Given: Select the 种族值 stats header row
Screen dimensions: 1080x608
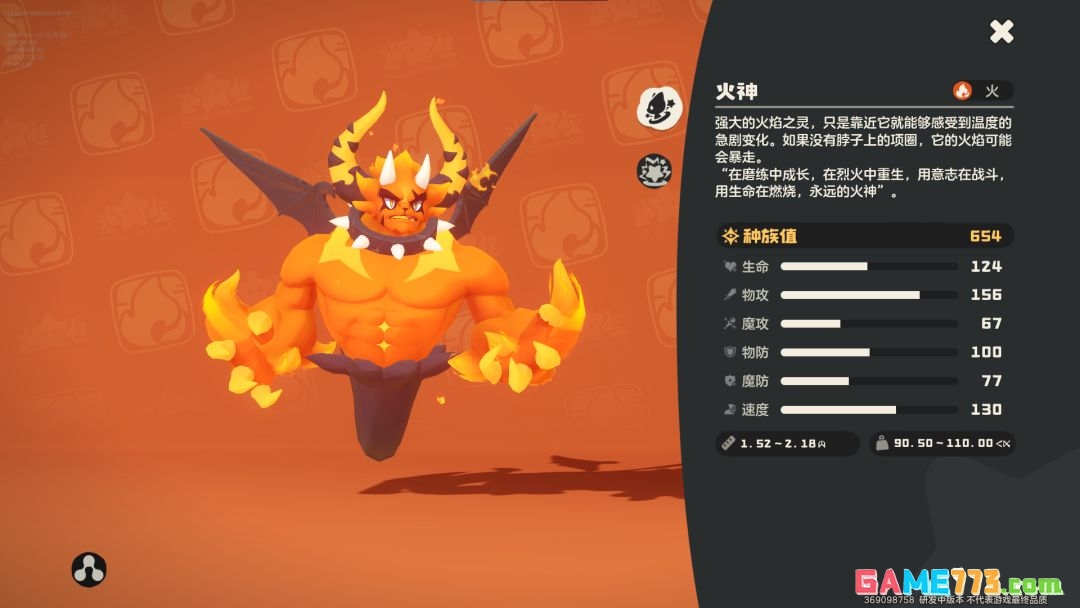Looking at the screenshot, I should tap(864, 236).
